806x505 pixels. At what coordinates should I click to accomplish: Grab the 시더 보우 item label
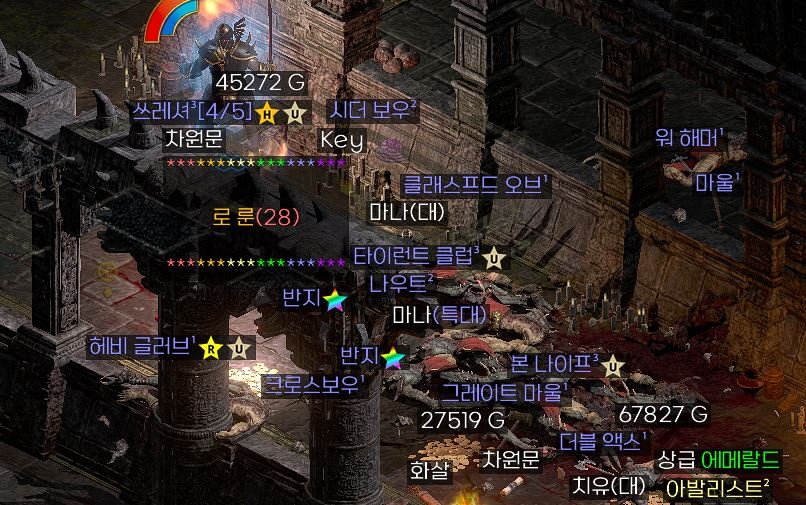click(x=374, y=110)
